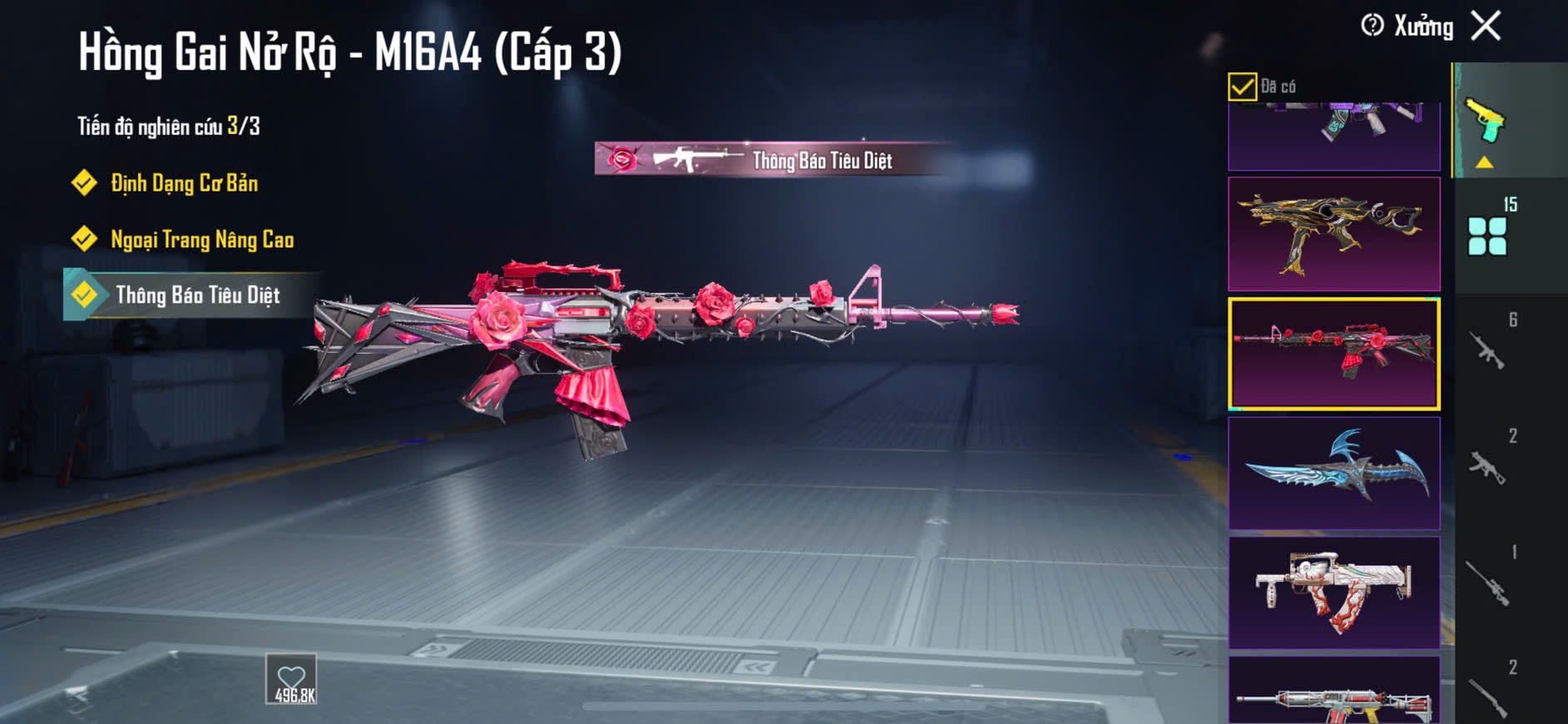Switch to assault rifle category with 6
Screen dimensions: 1568x724
[x=1488, y=350]
